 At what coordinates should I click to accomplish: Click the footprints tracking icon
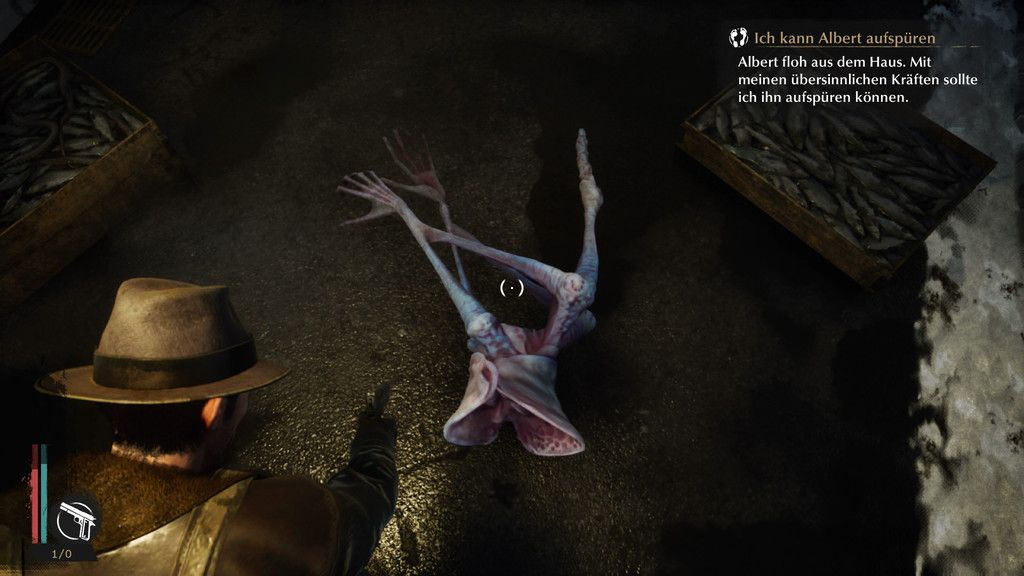739,38
